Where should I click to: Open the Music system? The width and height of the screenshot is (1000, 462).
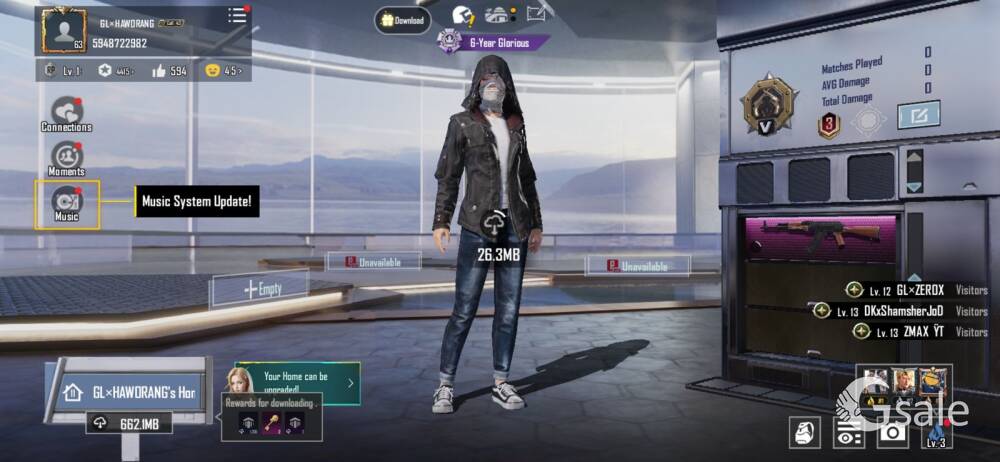tap(67, 203)
